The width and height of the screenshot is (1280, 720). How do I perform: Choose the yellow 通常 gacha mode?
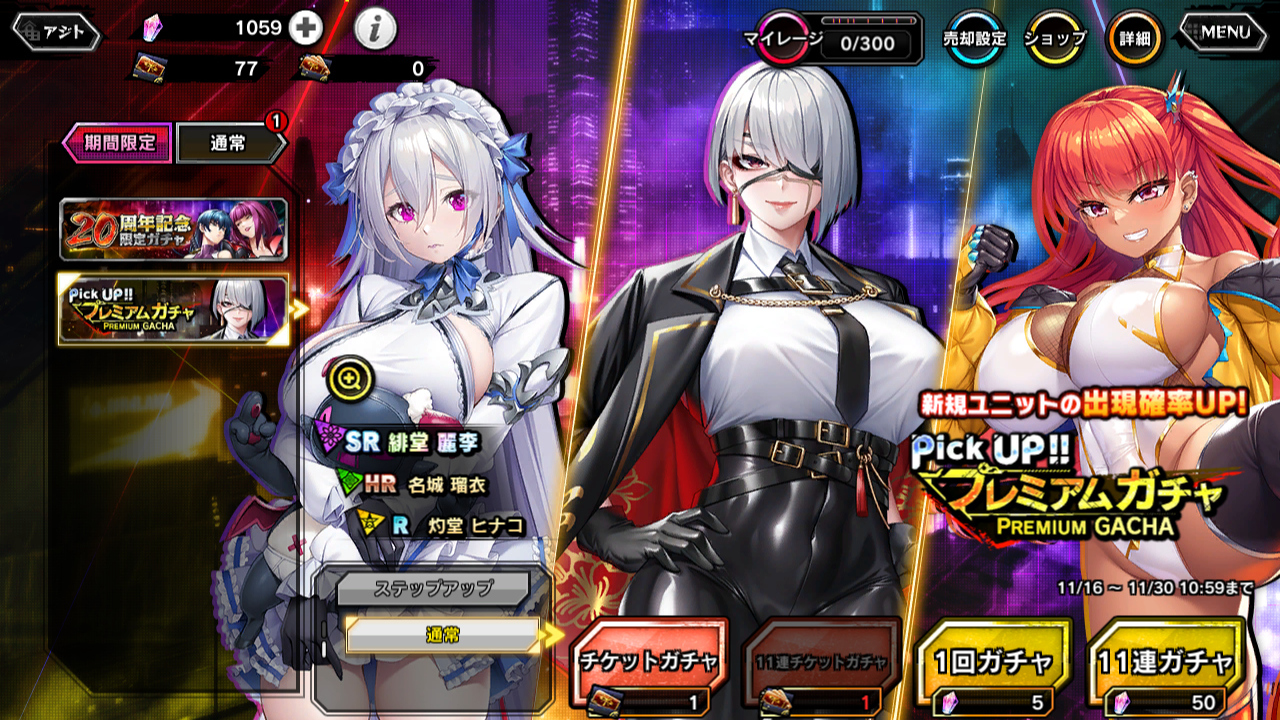(x=442, y=635)
